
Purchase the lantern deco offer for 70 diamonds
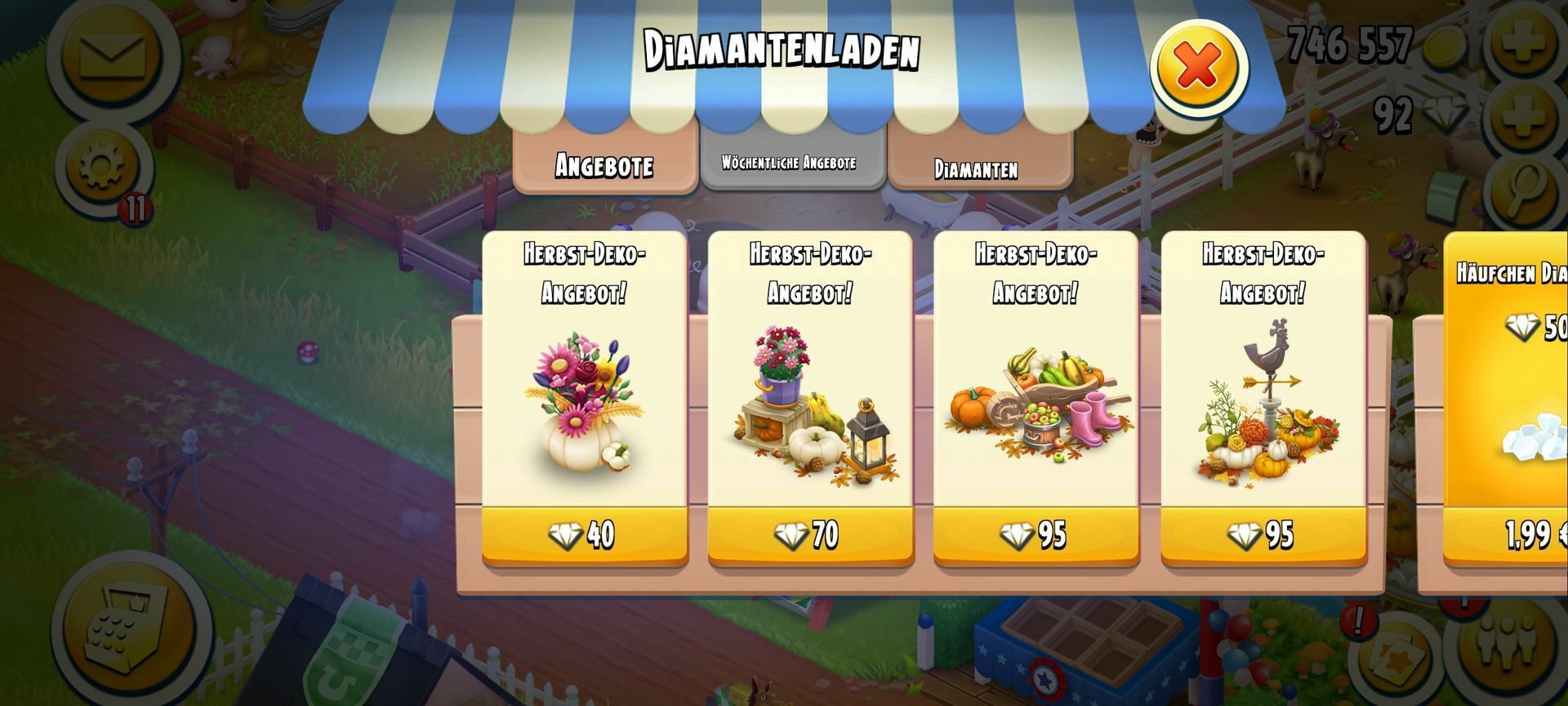(x=809, y=535)
